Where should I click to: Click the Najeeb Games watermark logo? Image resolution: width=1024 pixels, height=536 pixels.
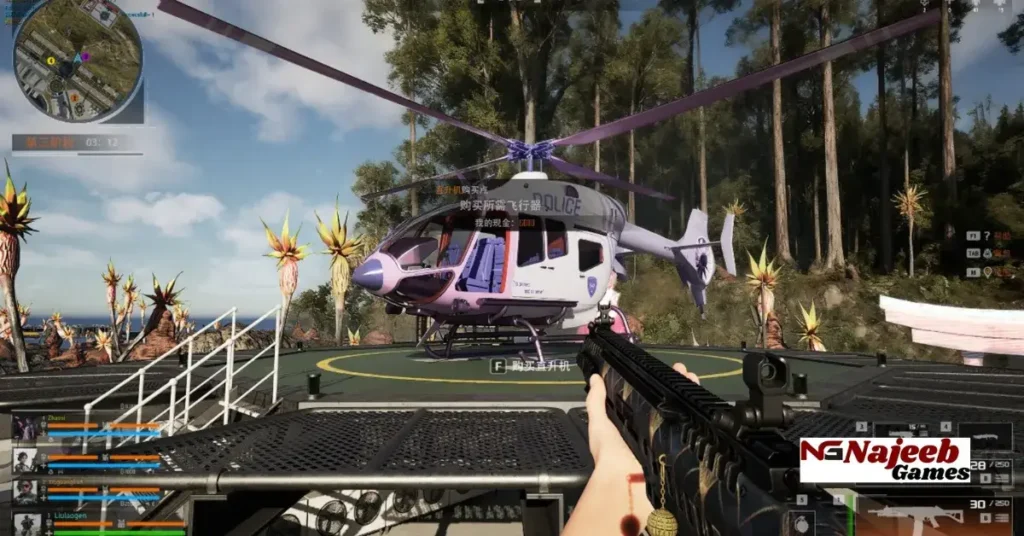click(884, 460)
